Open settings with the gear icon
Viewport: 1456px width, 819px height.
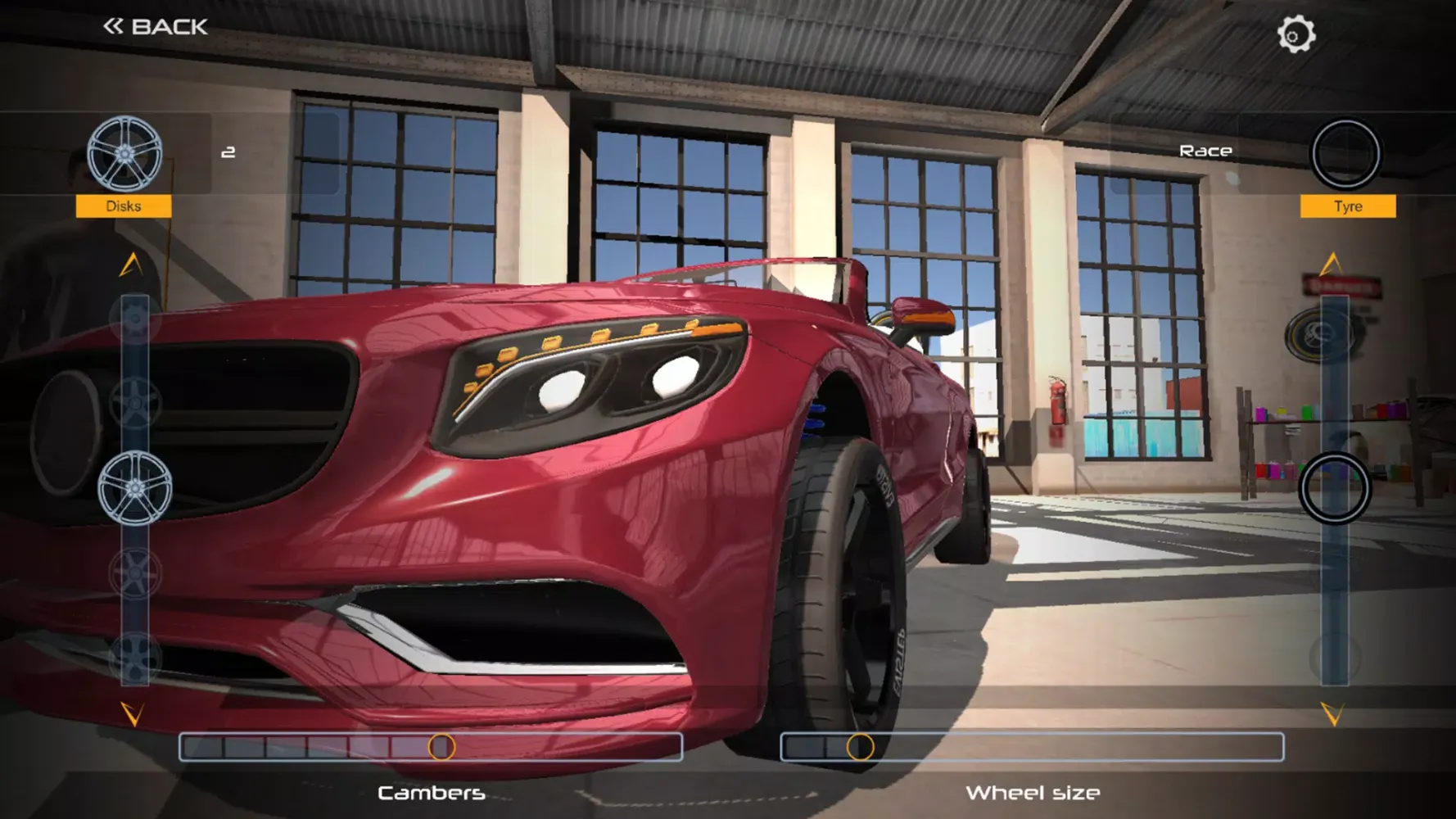(x=1295, y=34)
